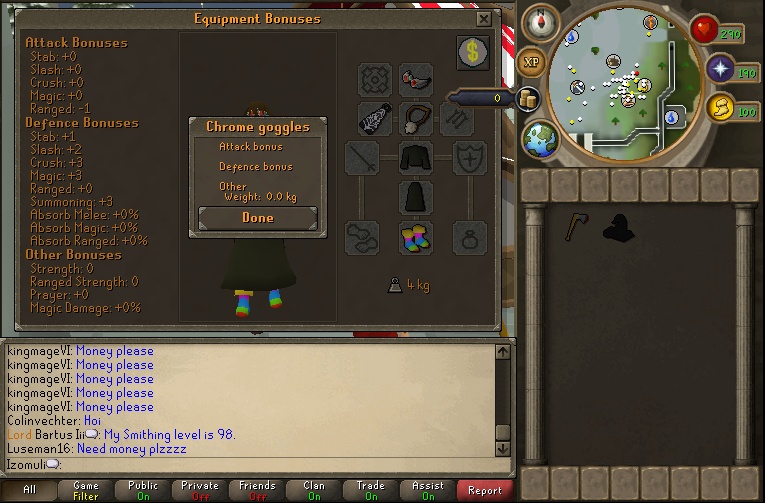Select the equipped rainbow boots slot
The height and width of the screenshot is (503, 765).
click(x=416, y=238)
